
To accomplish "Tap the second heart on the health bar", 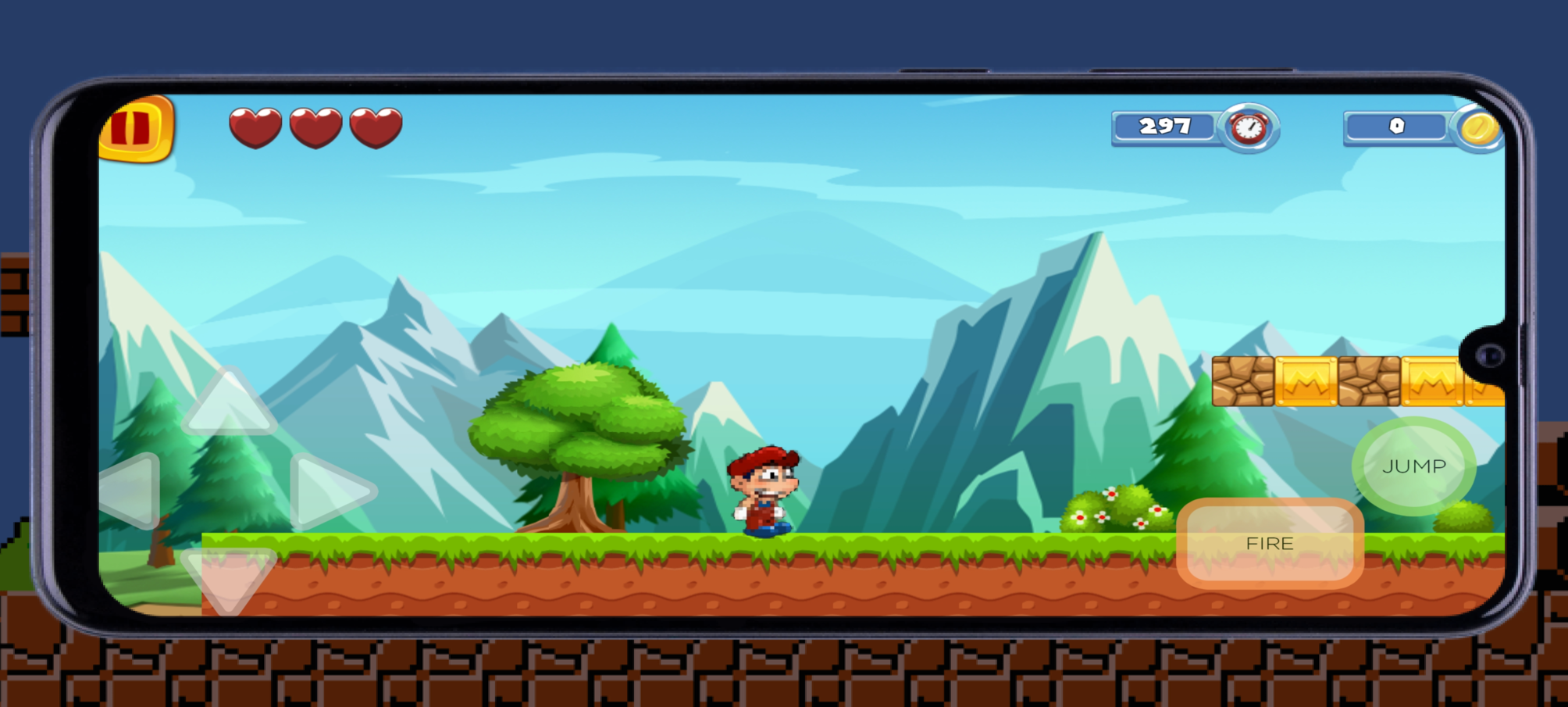I will (315, 127).
